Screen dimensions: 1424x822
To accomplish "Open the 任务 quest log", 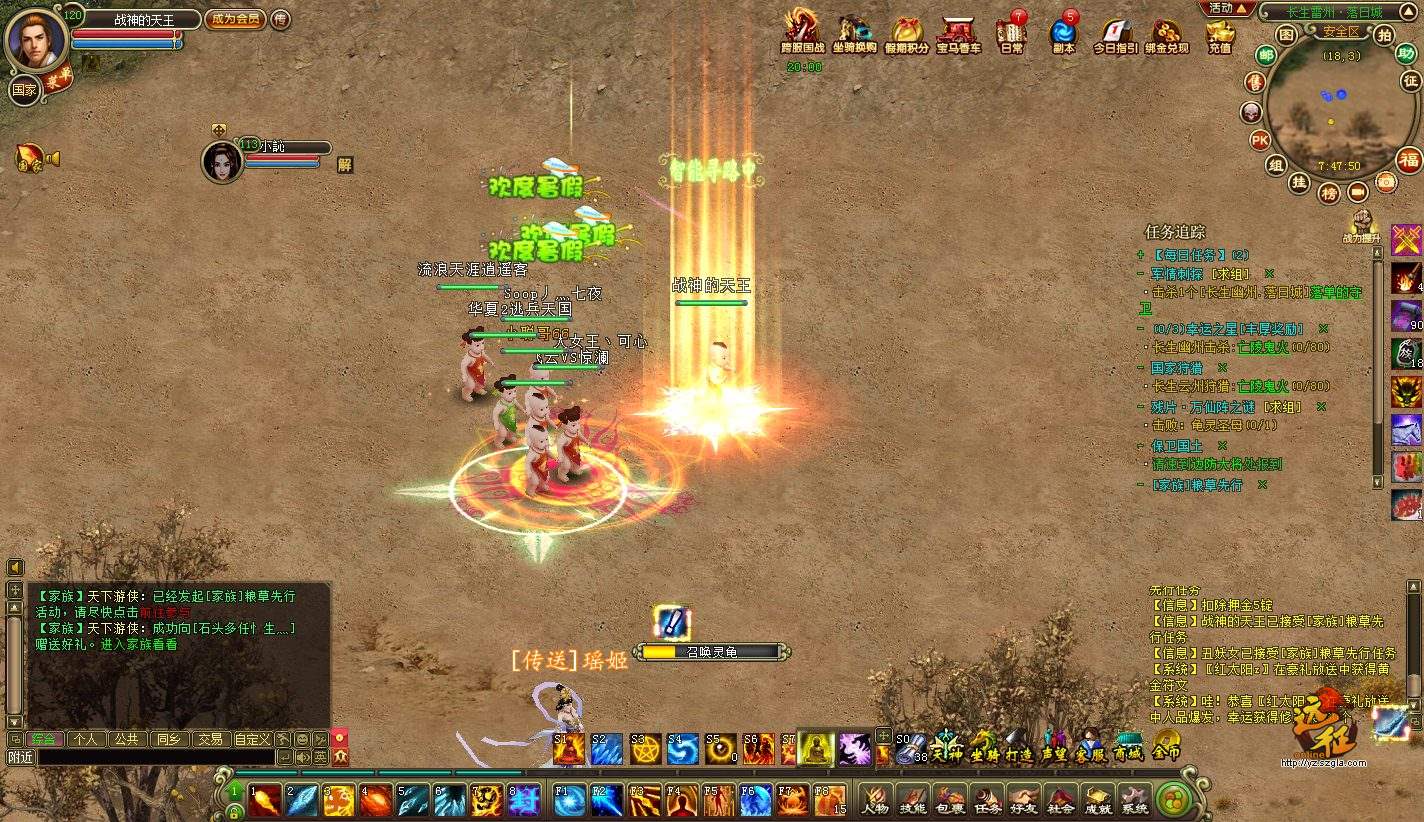I will (986, 800).
